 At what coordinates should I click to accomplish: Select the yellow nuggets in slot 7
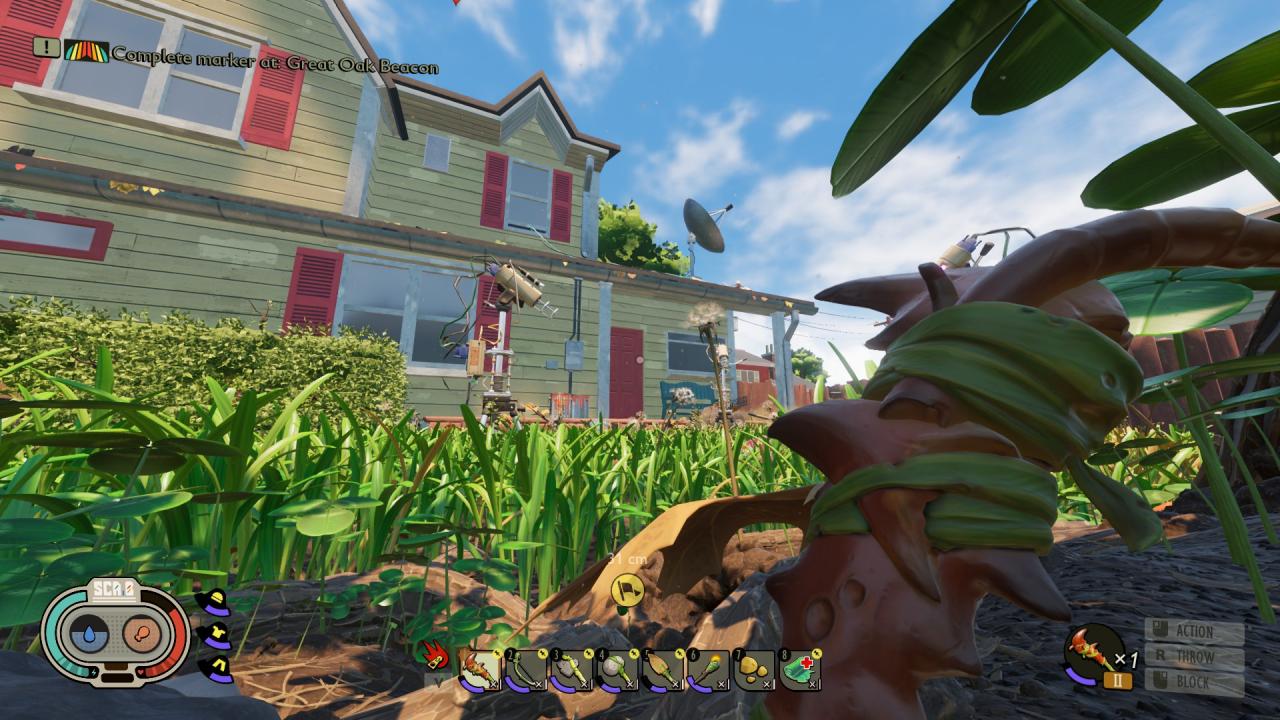point(752,669)
